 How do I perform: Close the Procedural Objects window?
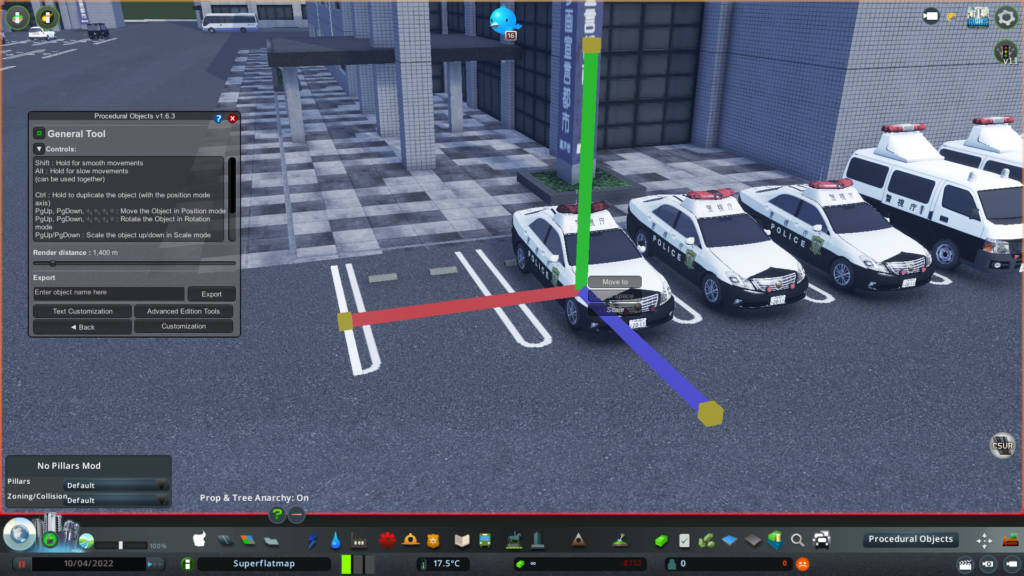click(233, 118)
